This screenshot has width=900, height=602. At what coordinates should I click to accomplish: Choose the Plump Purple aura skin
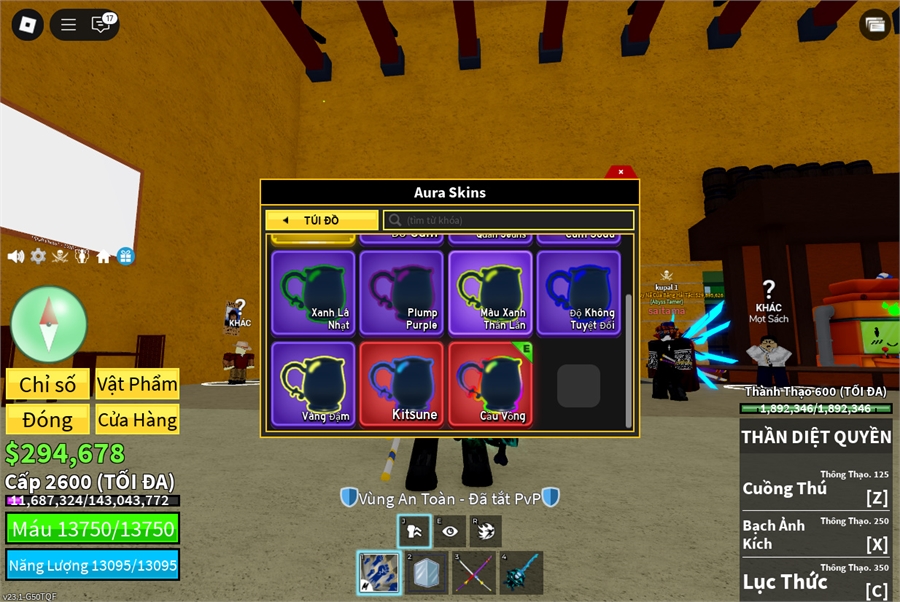(x=401, y=292)
